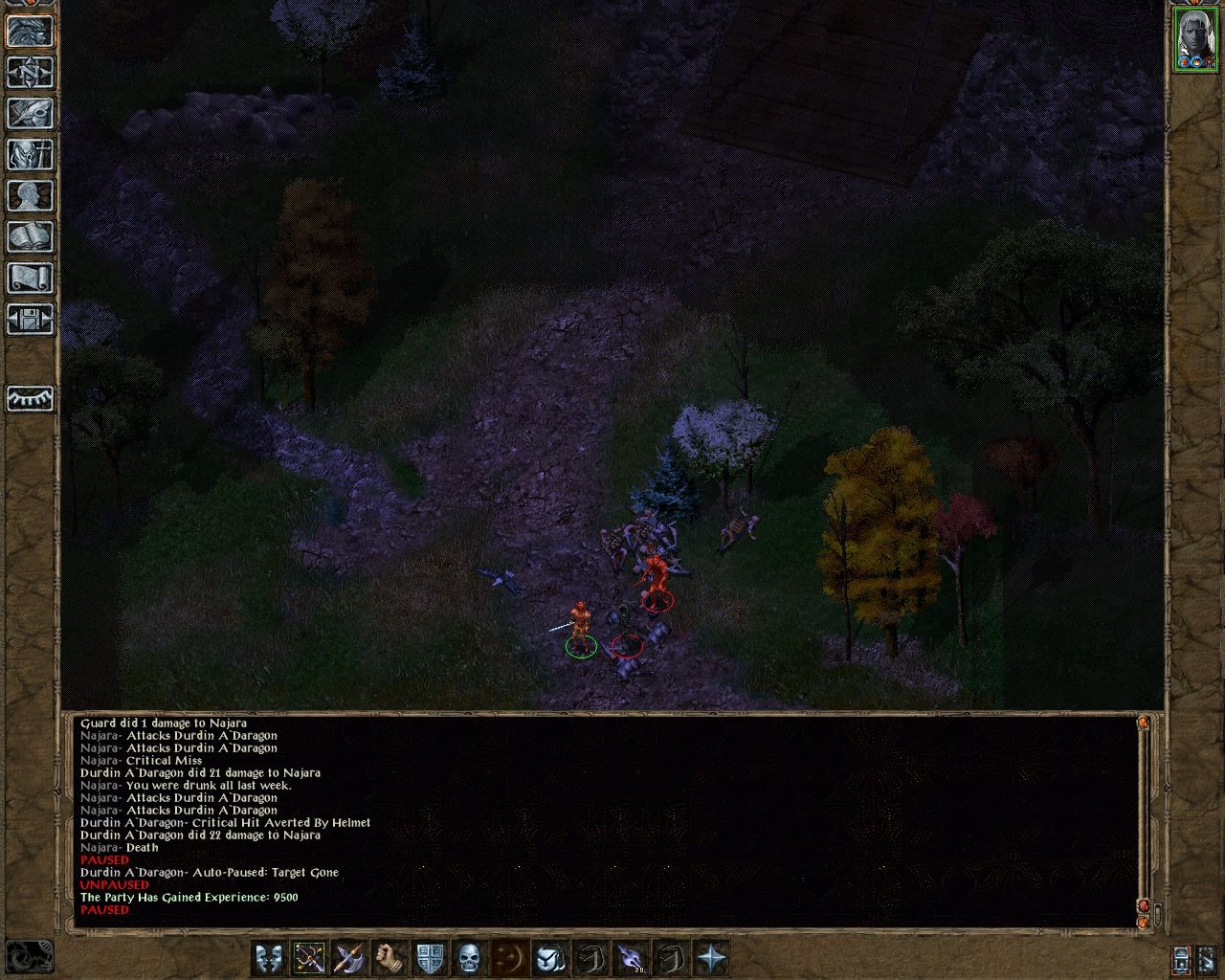
Task: Open the special abilities star button
Action: [x=710, y=957]
